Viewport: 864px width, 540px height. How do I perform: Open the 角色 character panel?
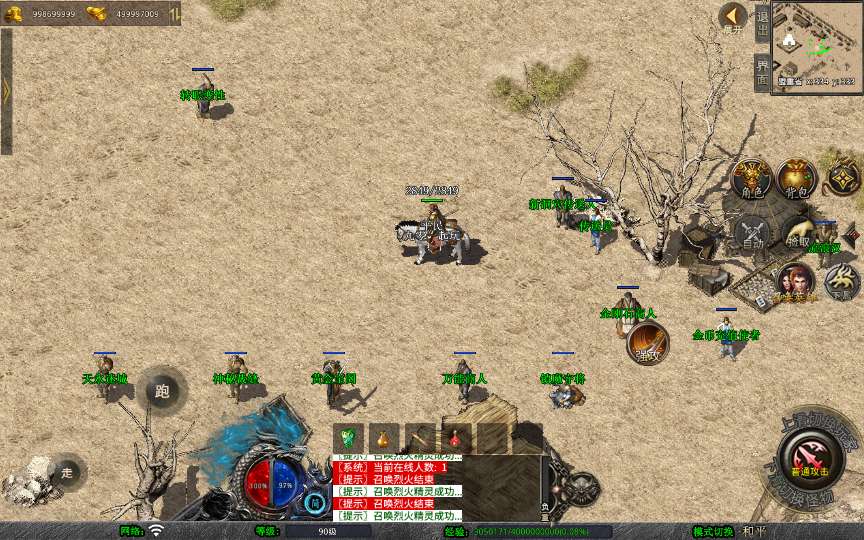coord(751,179)
